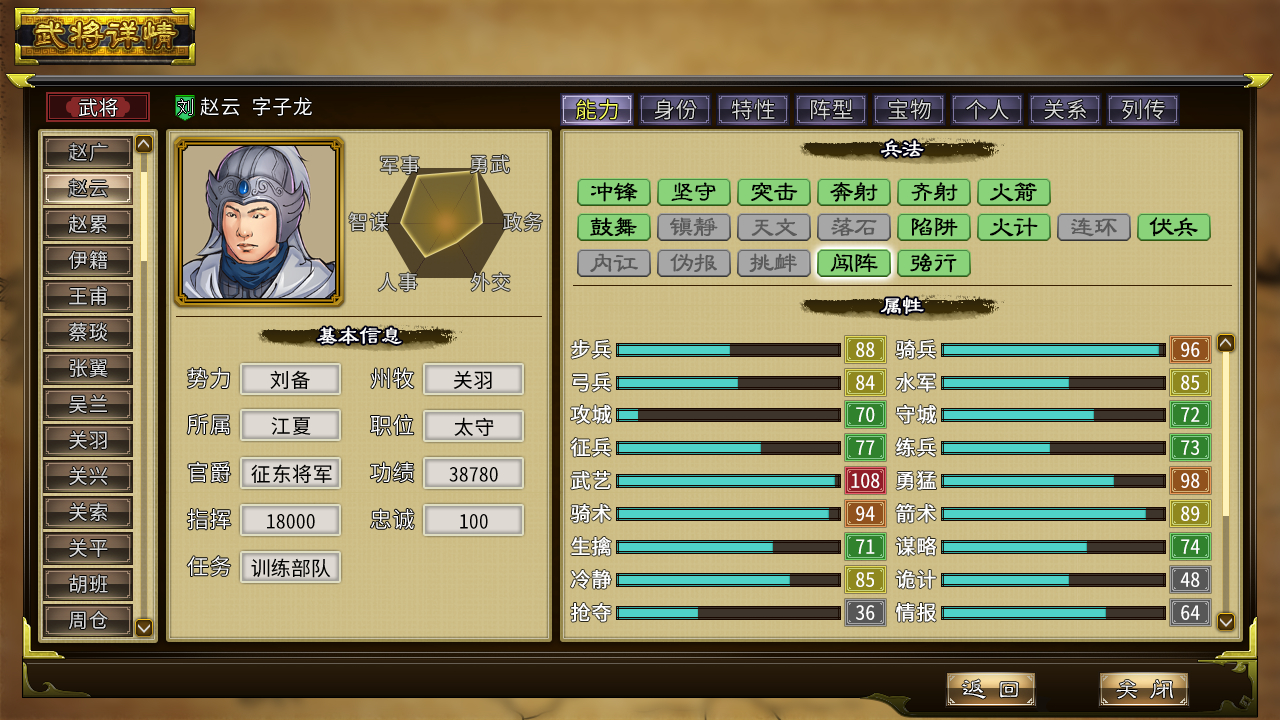The height and width of the screenshot is (720, 1280).
Task: Pick 周仓 in the general list
Action: click(88, 620)
